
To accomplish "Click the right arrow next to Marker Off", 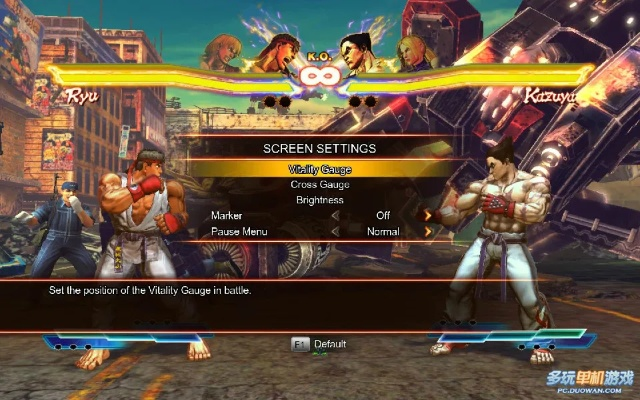I will tap(428, 215).
